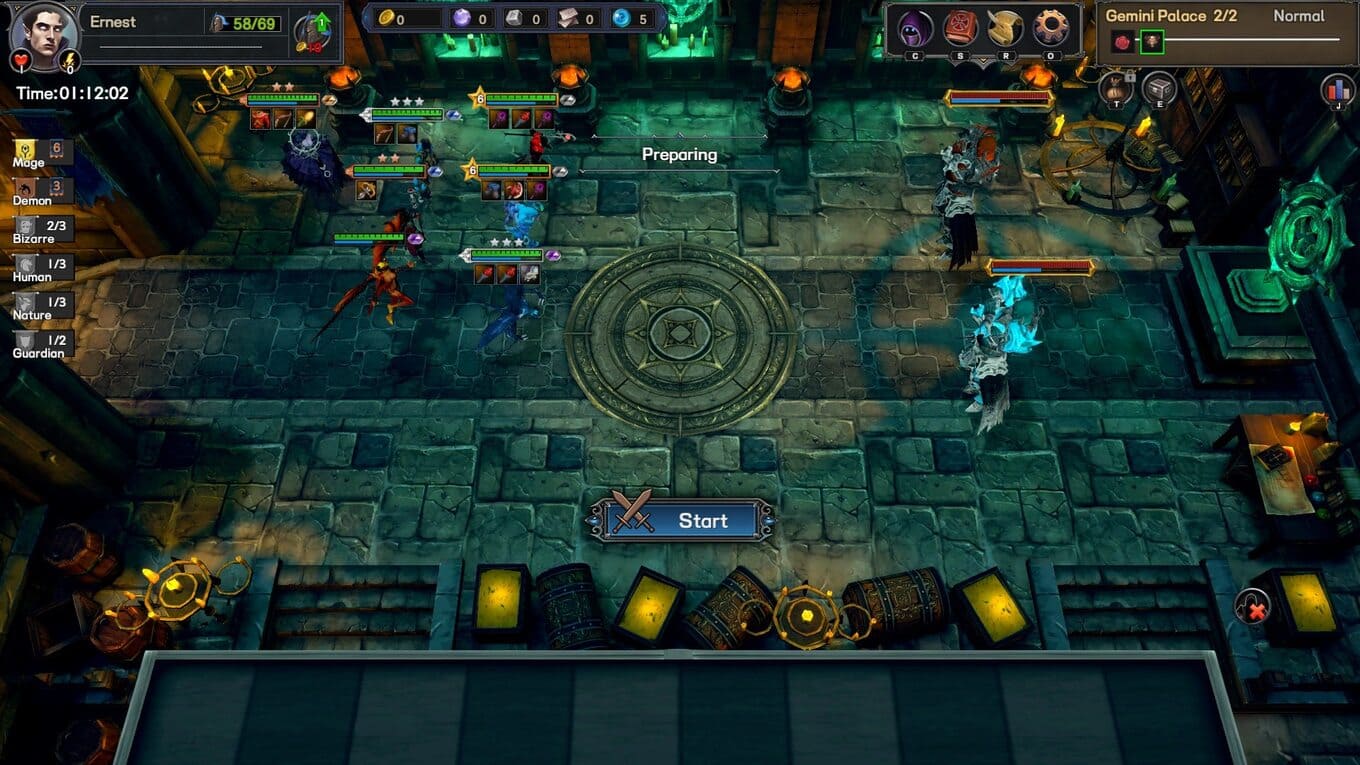
Task: Select the Human synergy entry
Action: pyautogui.click(x=42, y=267)
